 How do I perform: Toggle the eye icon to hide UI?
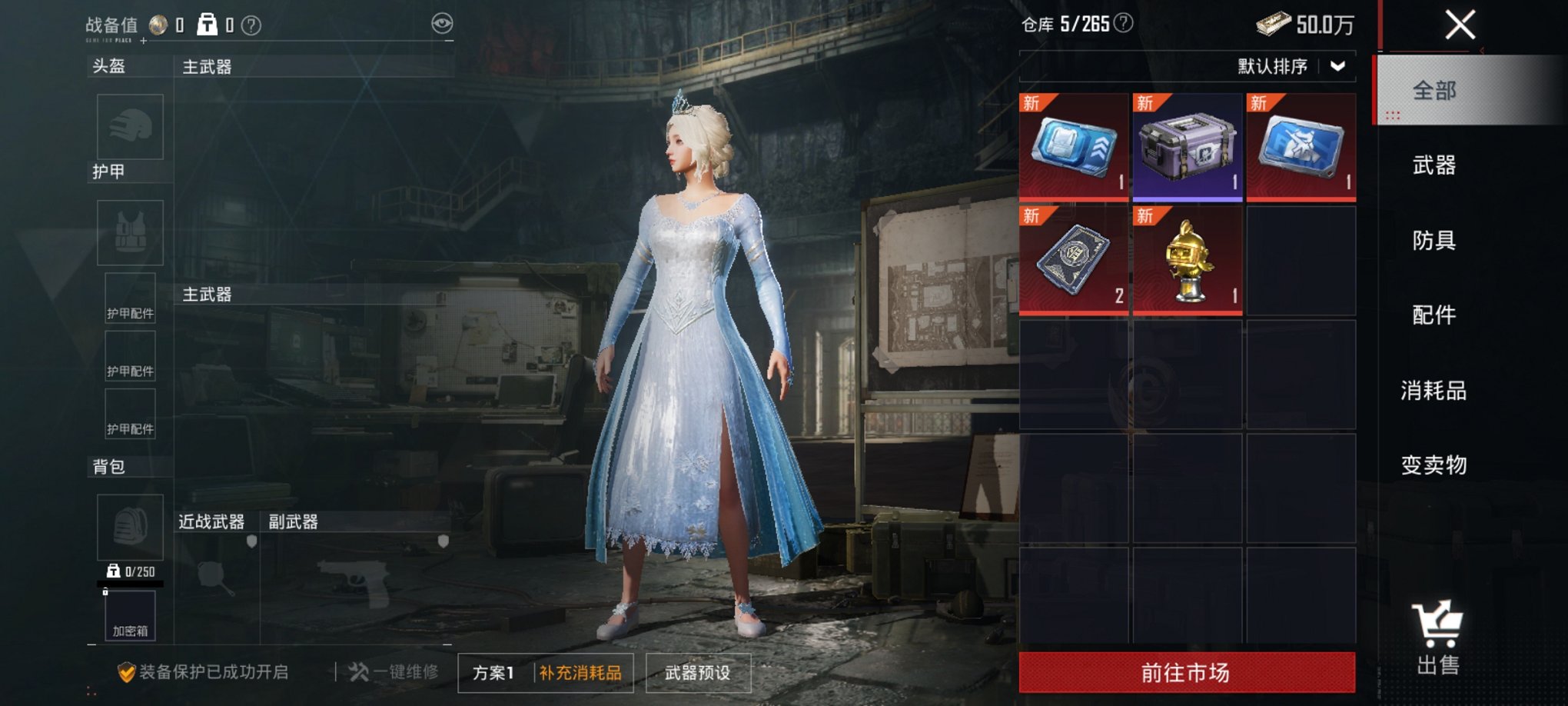coord(440,25)
